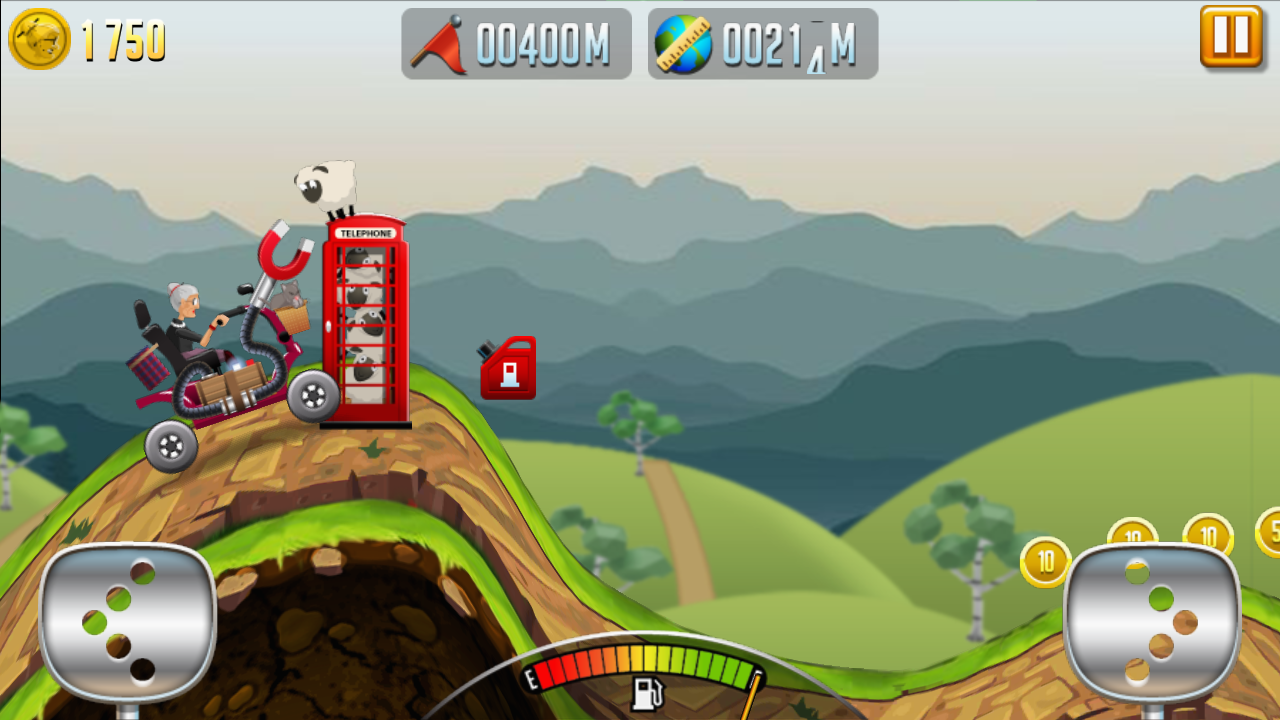Select the 0021M traveled distance display

click(785, 44)
